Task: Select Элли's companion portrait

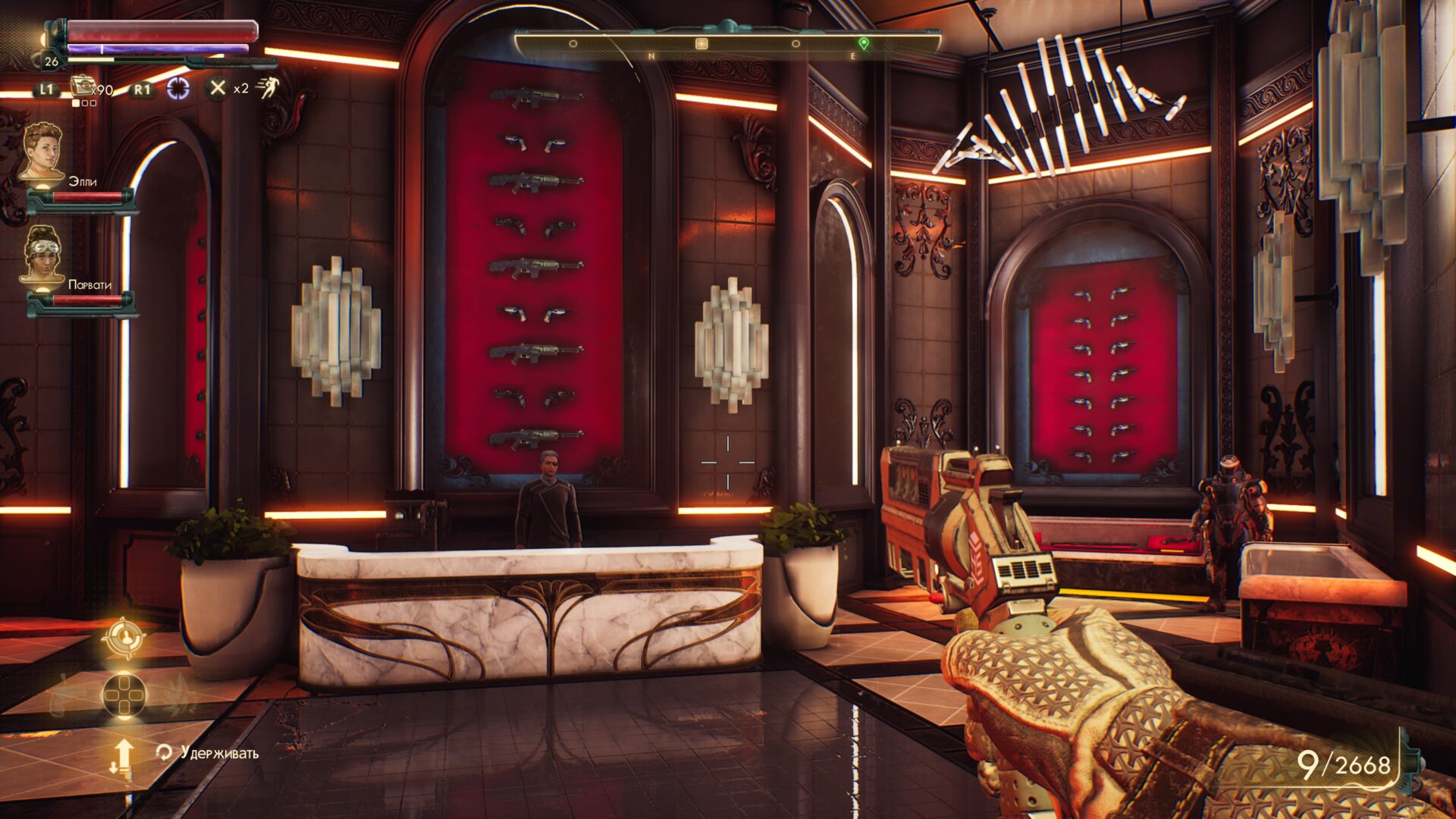Action: [x=42, y=152]
